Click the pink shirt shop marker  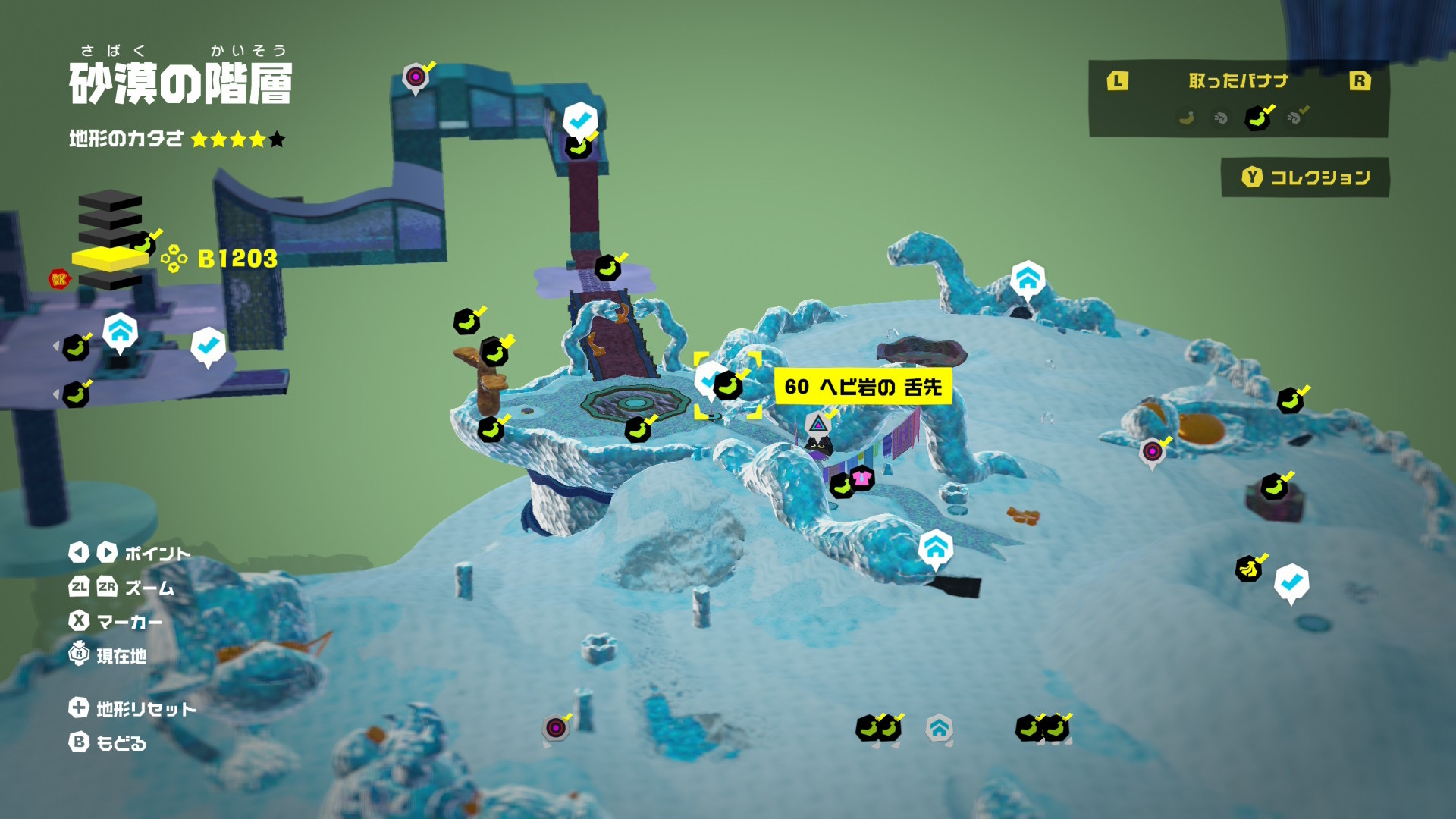[x=862, y=478]
